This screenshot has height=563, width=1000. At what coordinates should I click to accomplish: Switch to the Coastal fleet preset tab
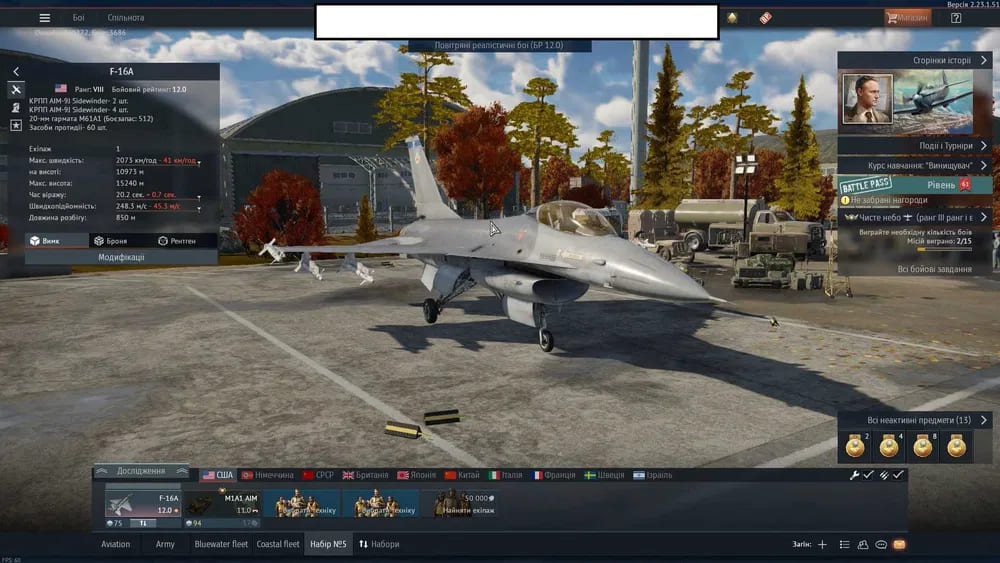tap(278, 544)
